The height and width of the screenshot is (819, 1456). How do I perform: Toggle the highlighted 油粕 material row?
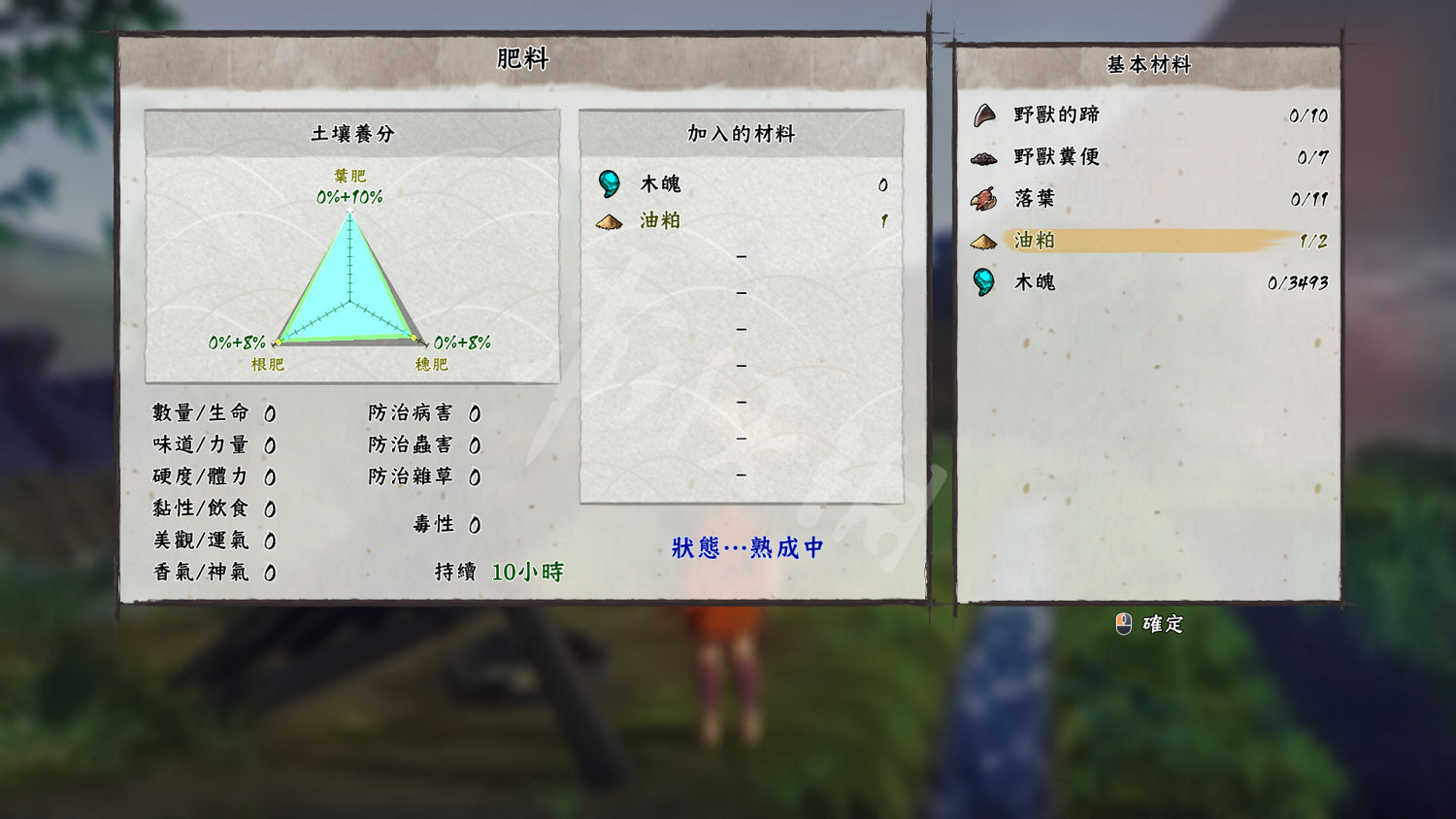(x=1145, y=240)
